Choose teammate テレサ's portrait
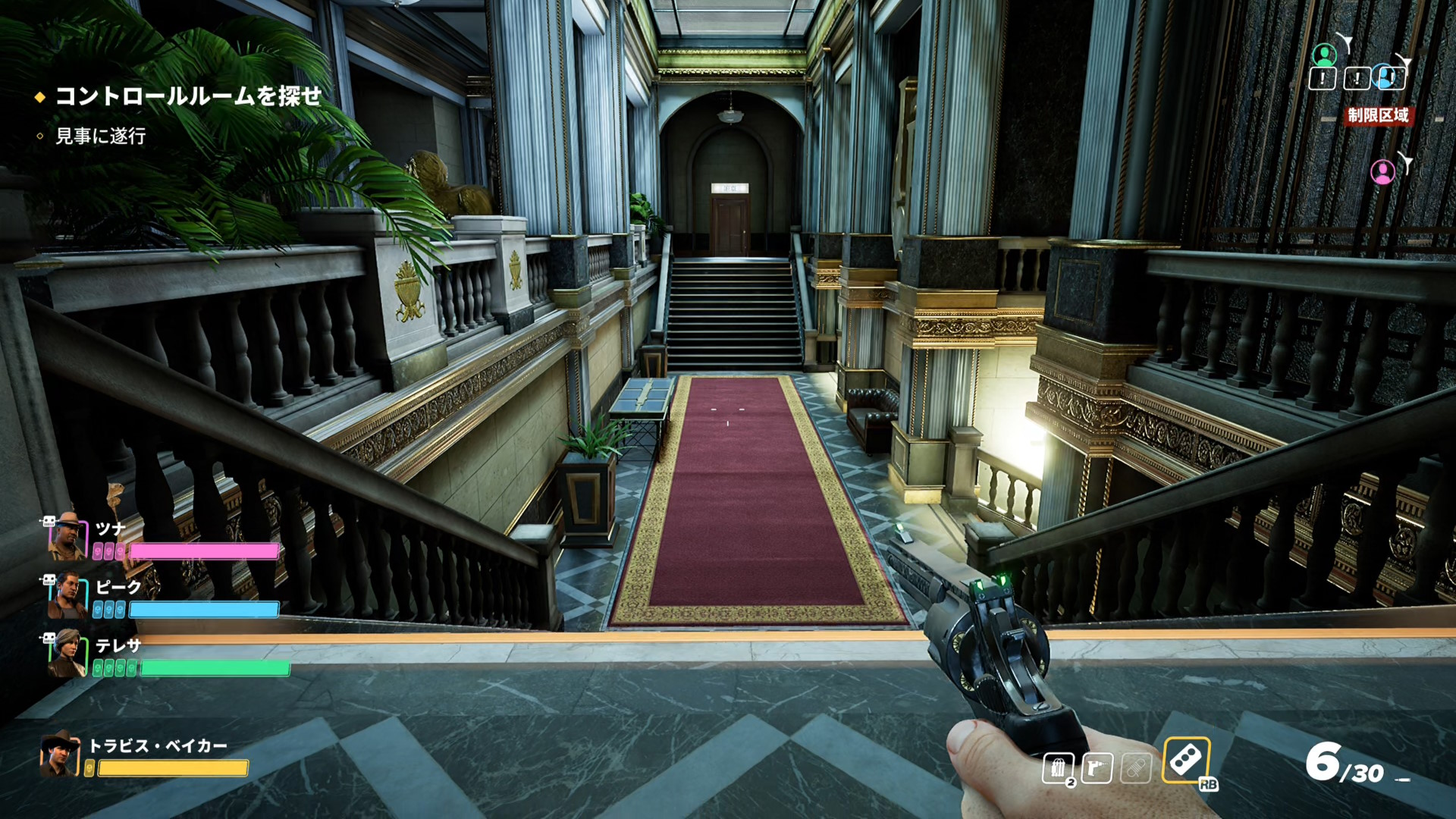1456x819 pixels. [x=67, y=654]
